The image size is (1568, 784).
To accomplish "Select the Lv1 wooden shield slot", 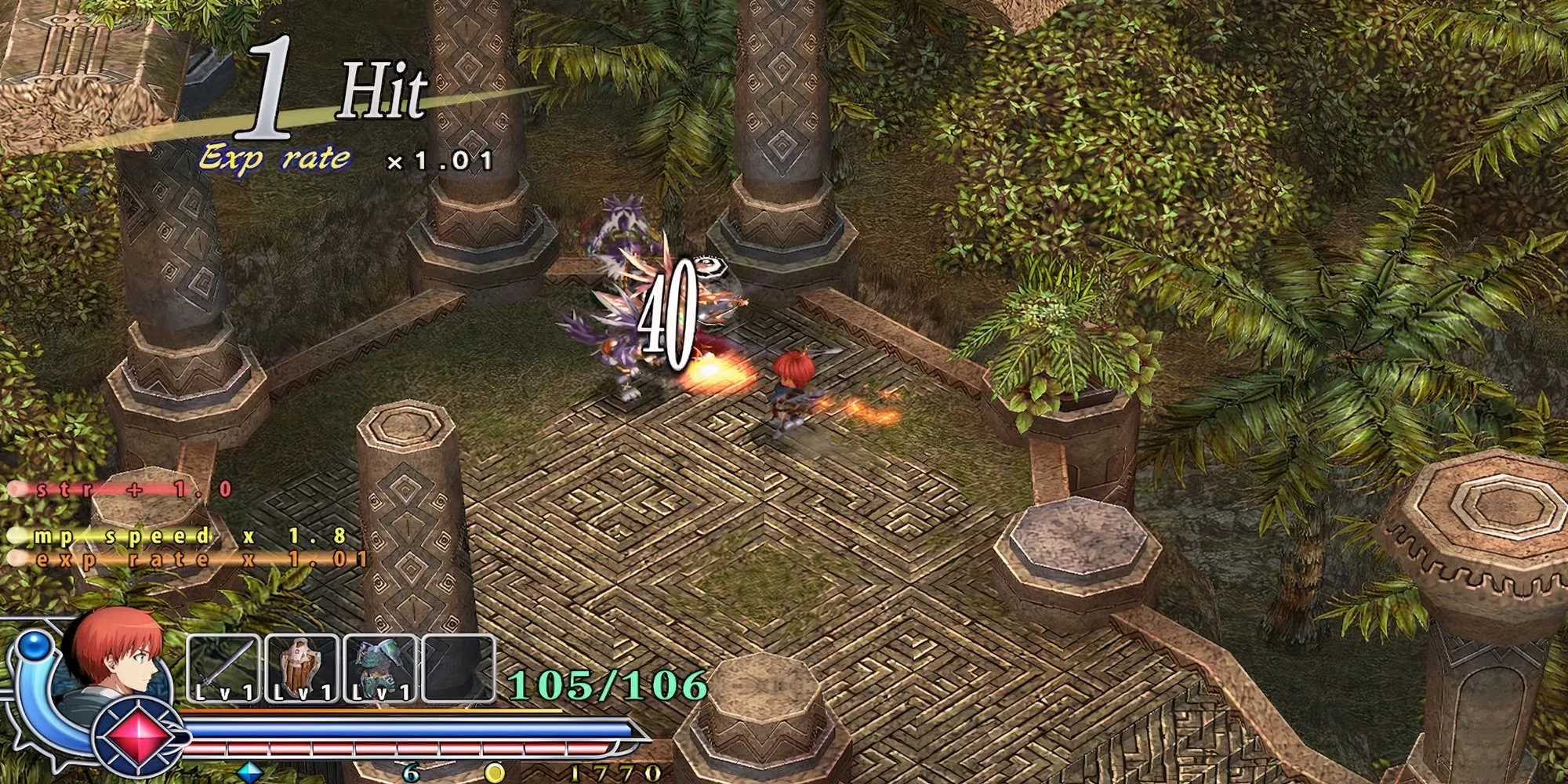I will 302,668.
